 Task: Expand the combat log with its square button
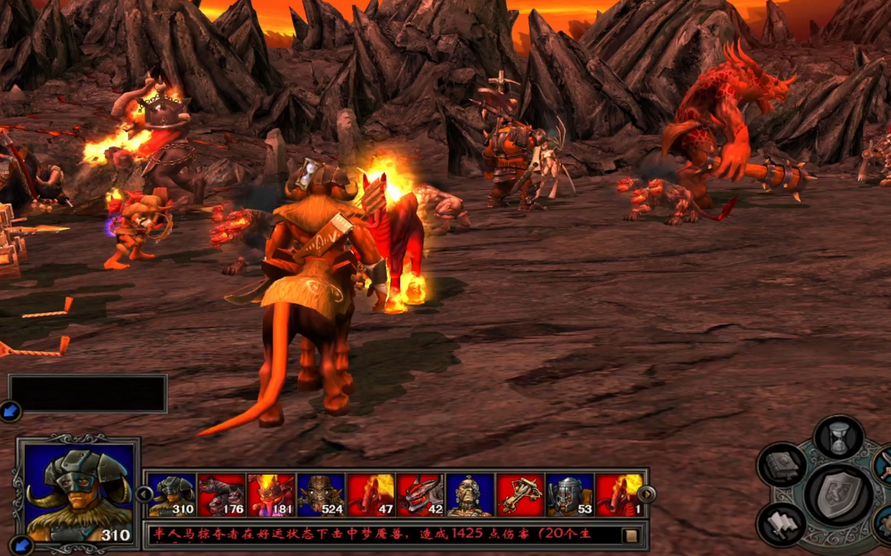click(631, 536)
